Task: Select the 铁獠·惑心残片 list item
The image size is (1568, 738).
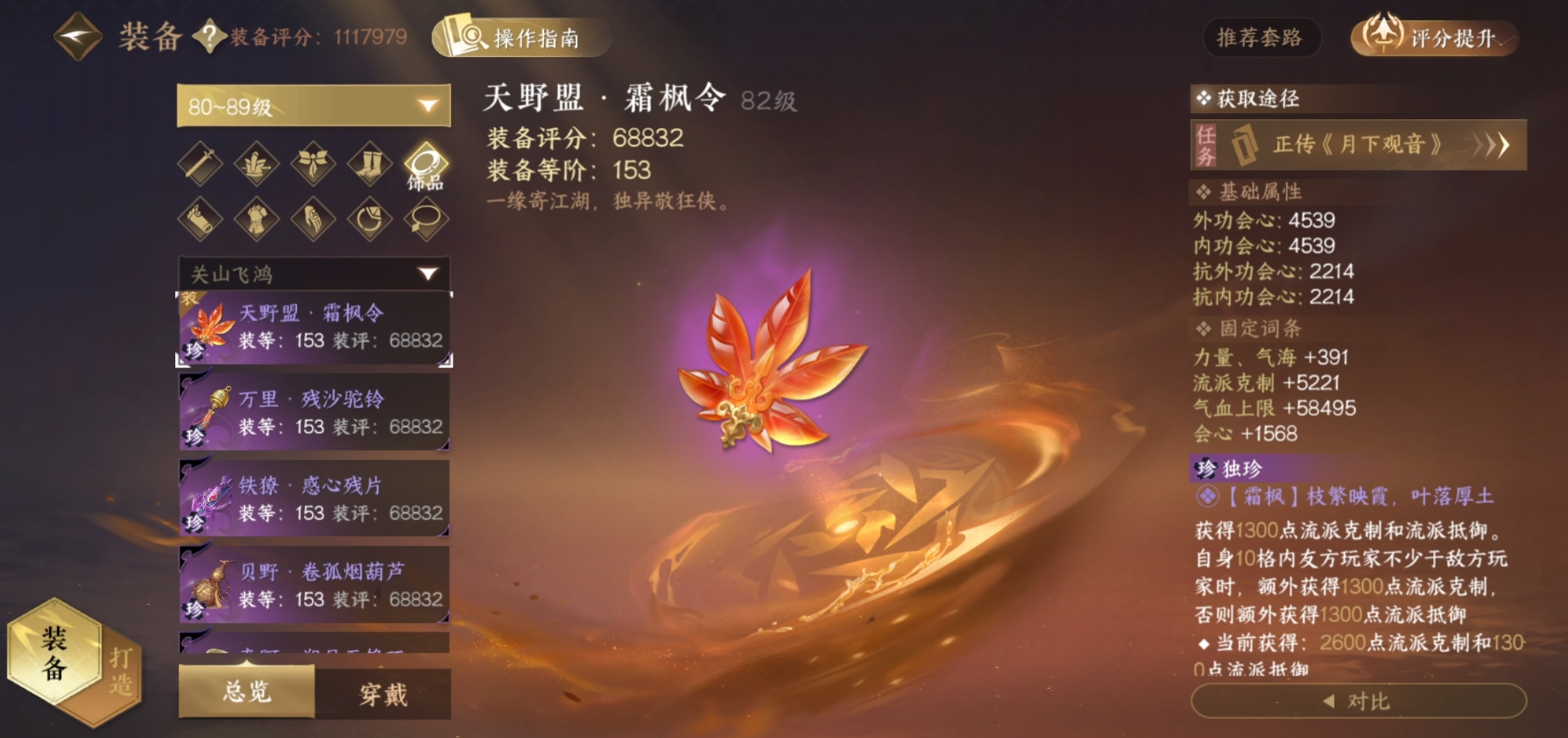Action: [314, 498]
